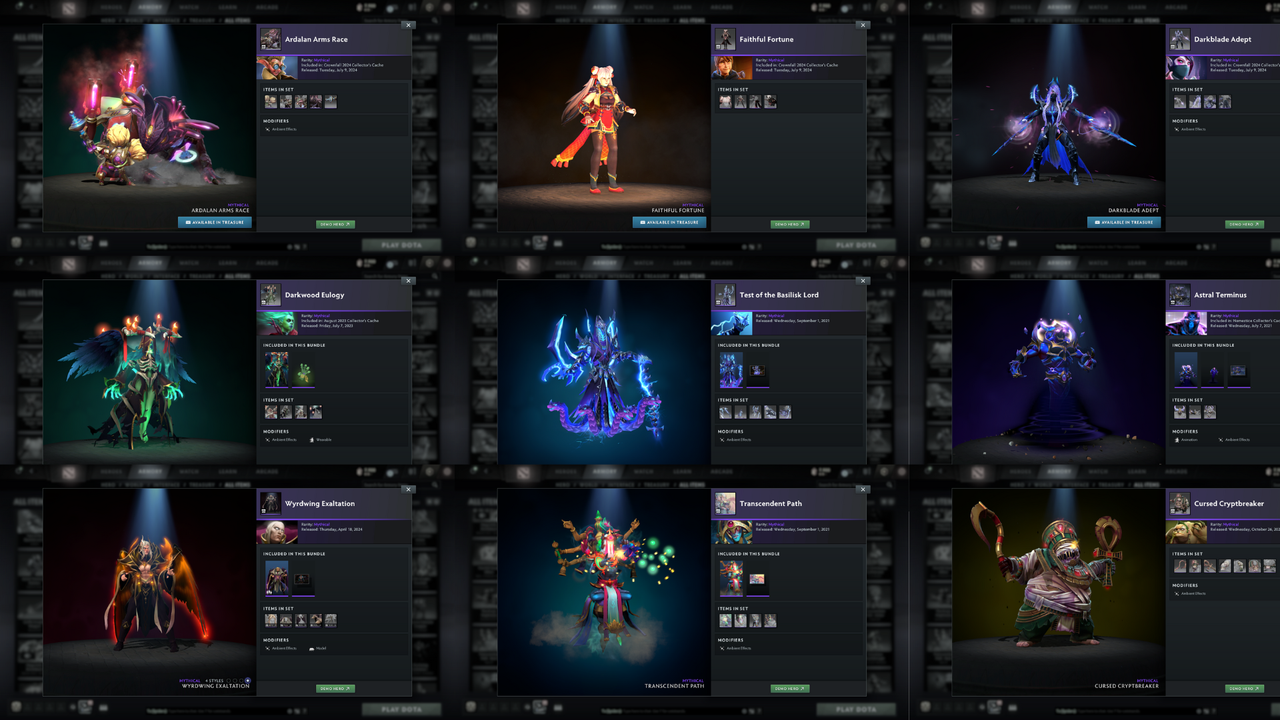This screenshot has height=720, width=1280.
Task: Click the STYLES label on Wyrdwing Exaltation
Action: tap(214, 680)
